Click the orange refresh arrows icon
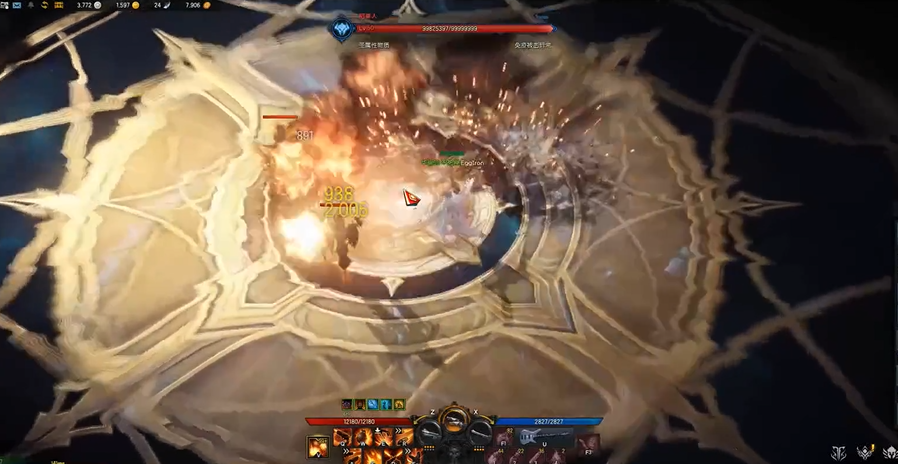Viewport: 898px width, 464px height. [45, 5]
